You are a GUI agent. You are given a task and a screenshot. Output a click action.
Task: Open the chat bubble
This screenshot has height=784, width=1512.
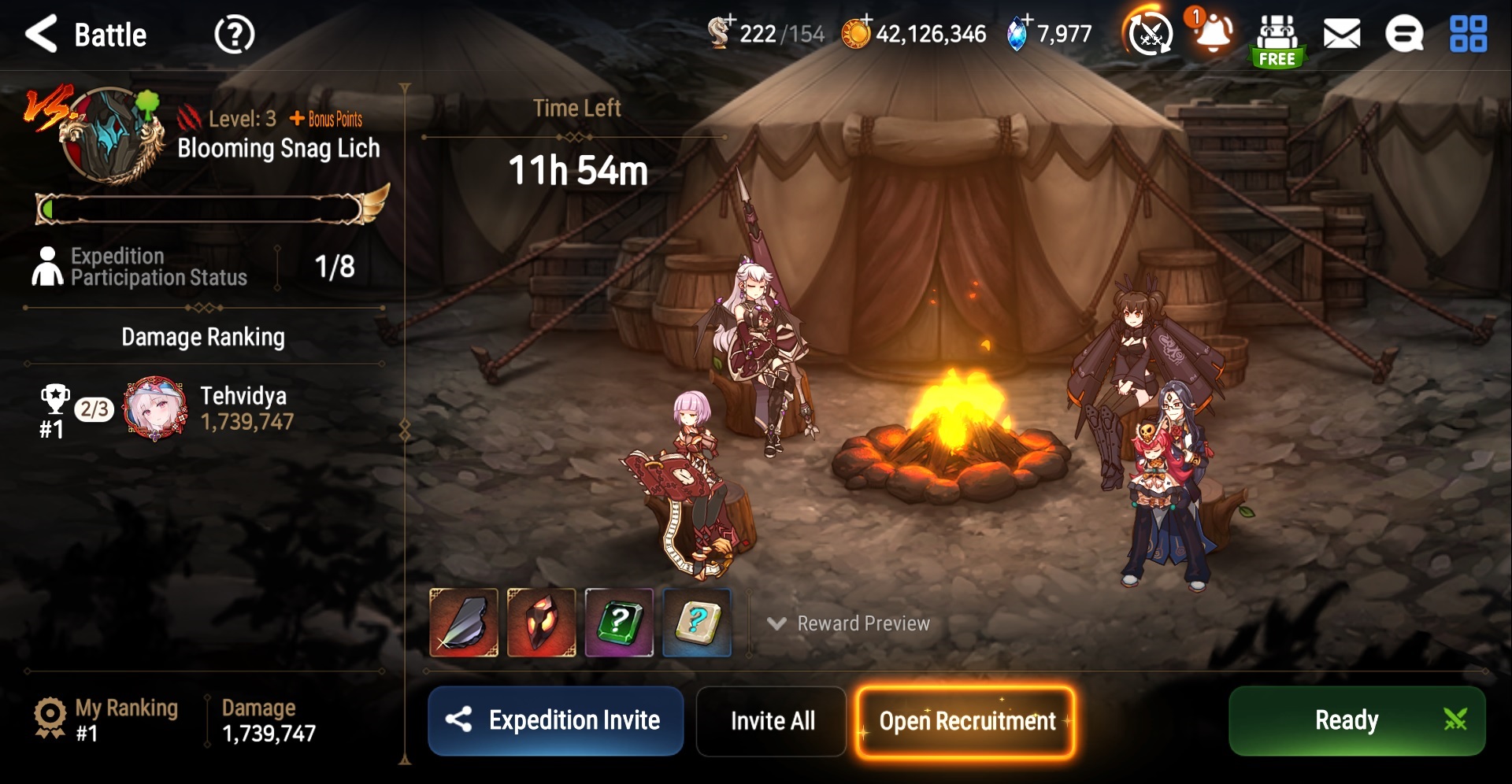1404,35
